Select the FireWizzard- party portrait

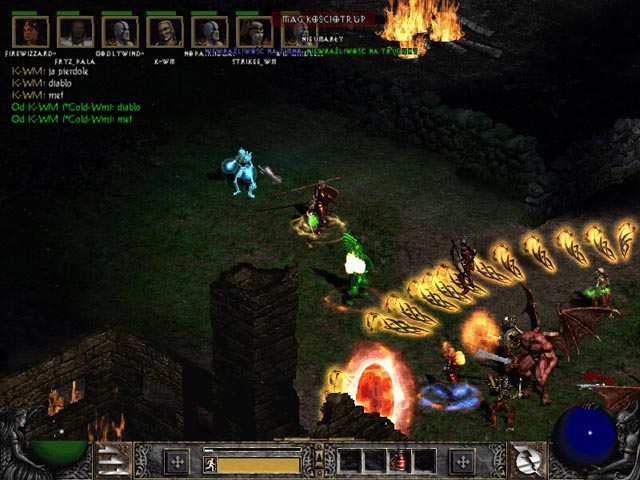[x=31, y=32]
